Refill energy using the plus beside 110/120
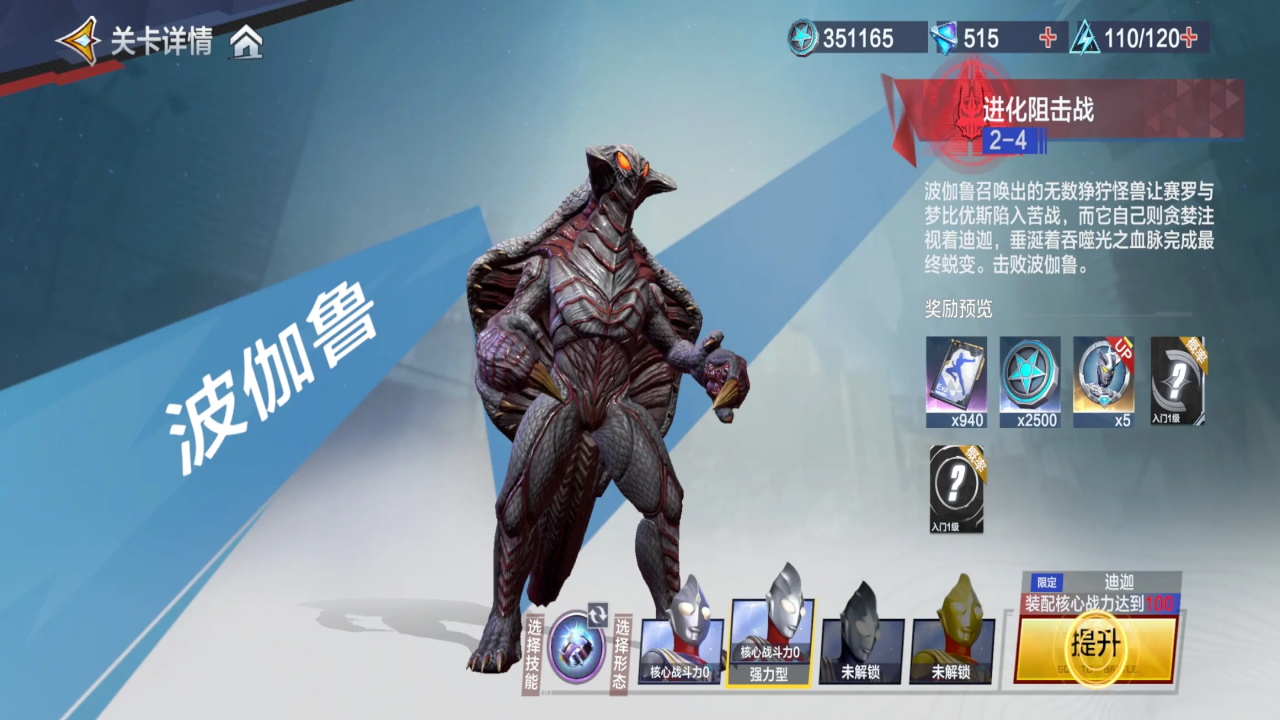Image resolution: width=1280 pixels, height=720 pixels. point(1189,38)
